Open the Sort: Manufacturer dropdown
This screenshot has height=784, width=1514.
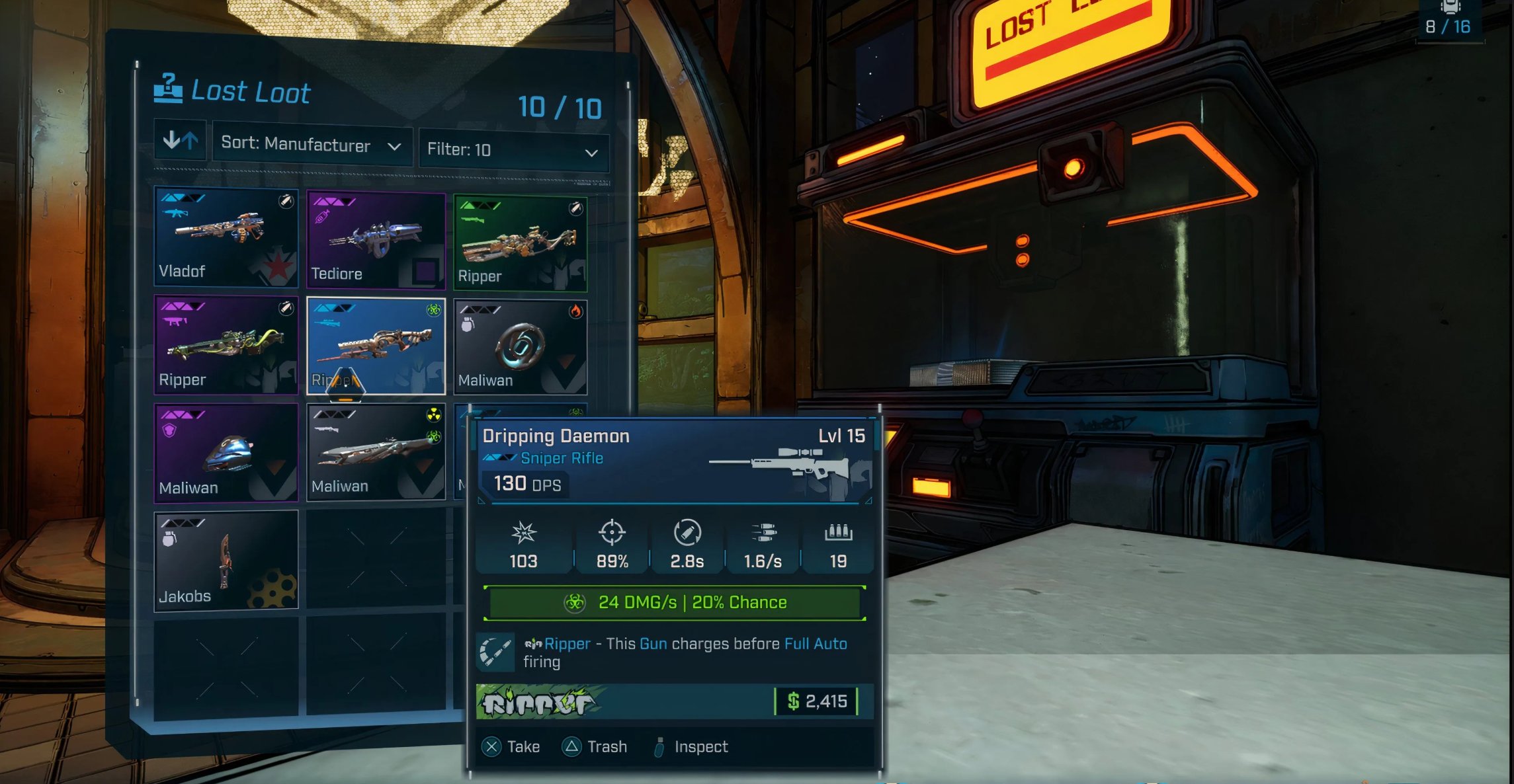(x=312, y=145)
